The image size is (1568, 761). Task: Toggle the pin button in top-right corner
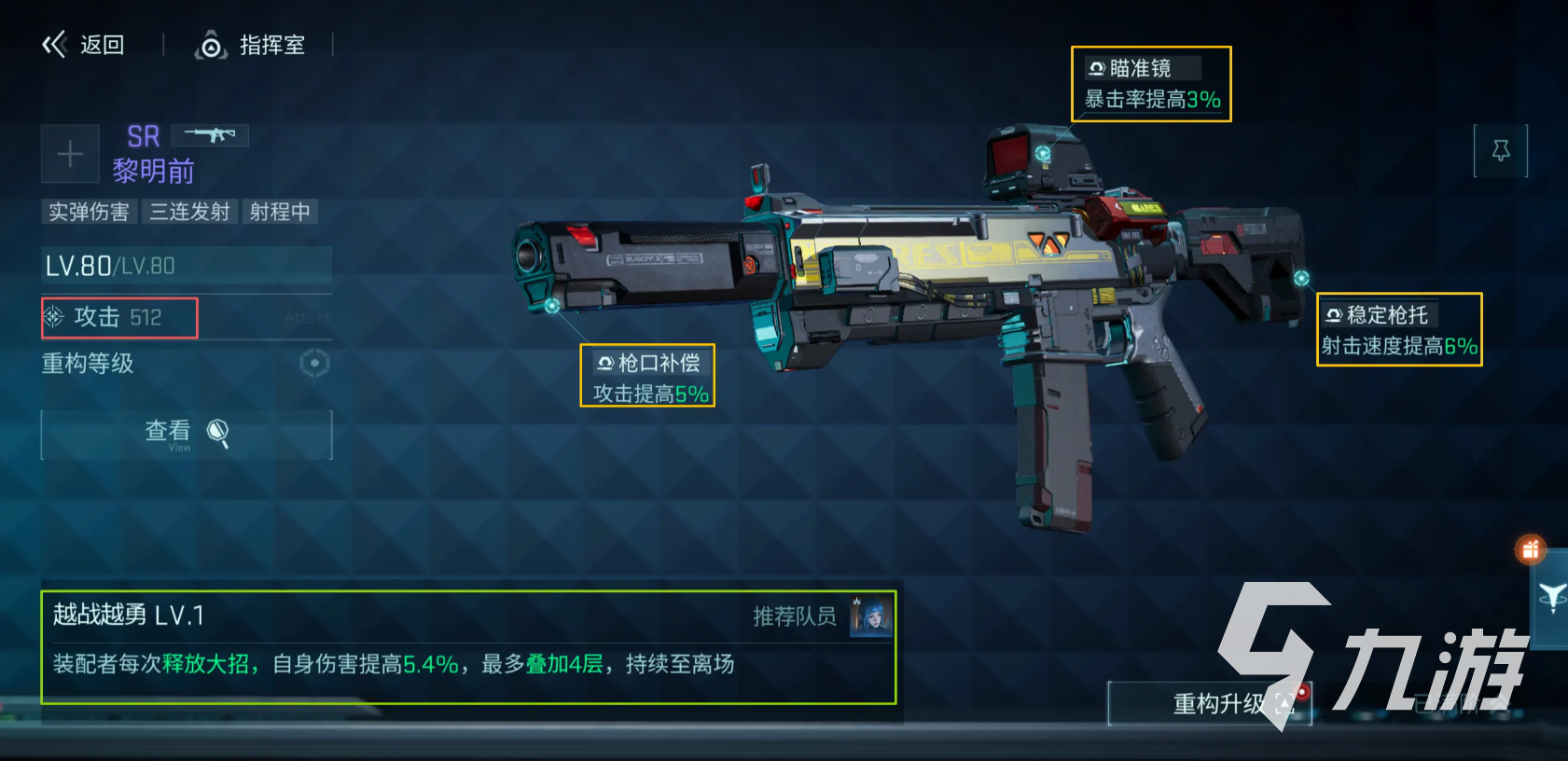(1501, 150)
